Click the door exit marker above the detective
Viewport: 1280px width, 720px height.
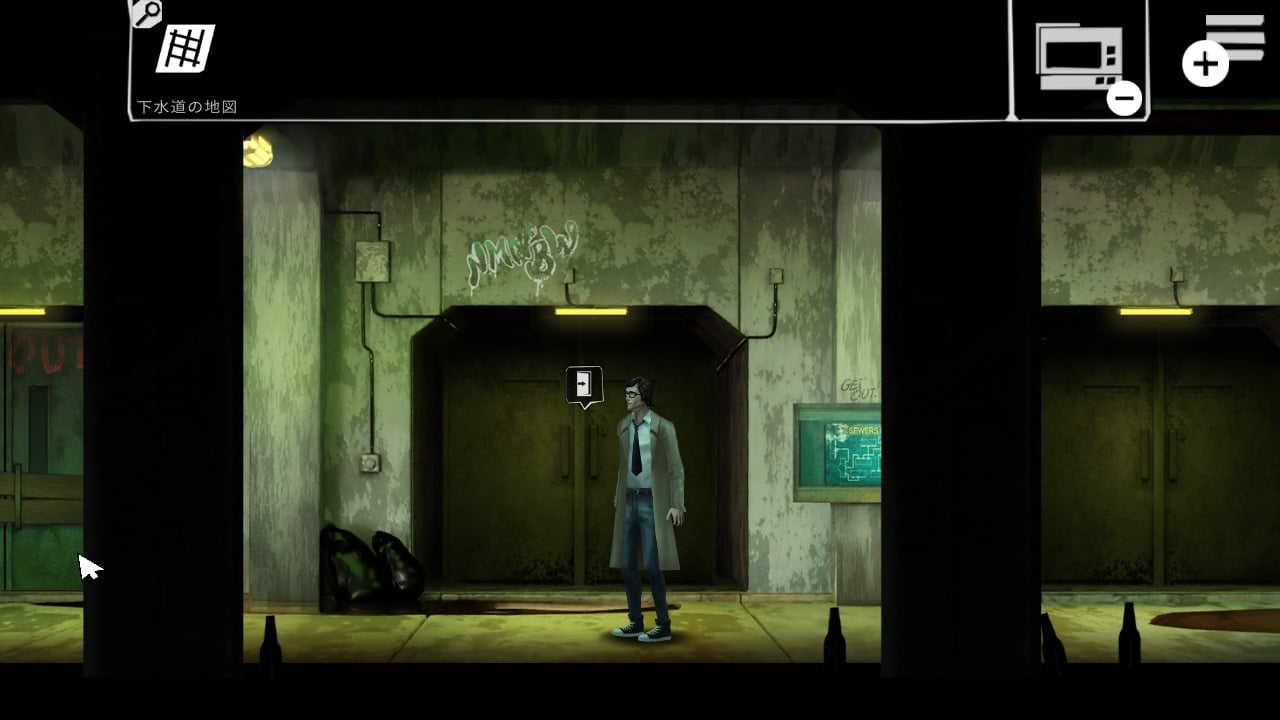pos(583,382)
